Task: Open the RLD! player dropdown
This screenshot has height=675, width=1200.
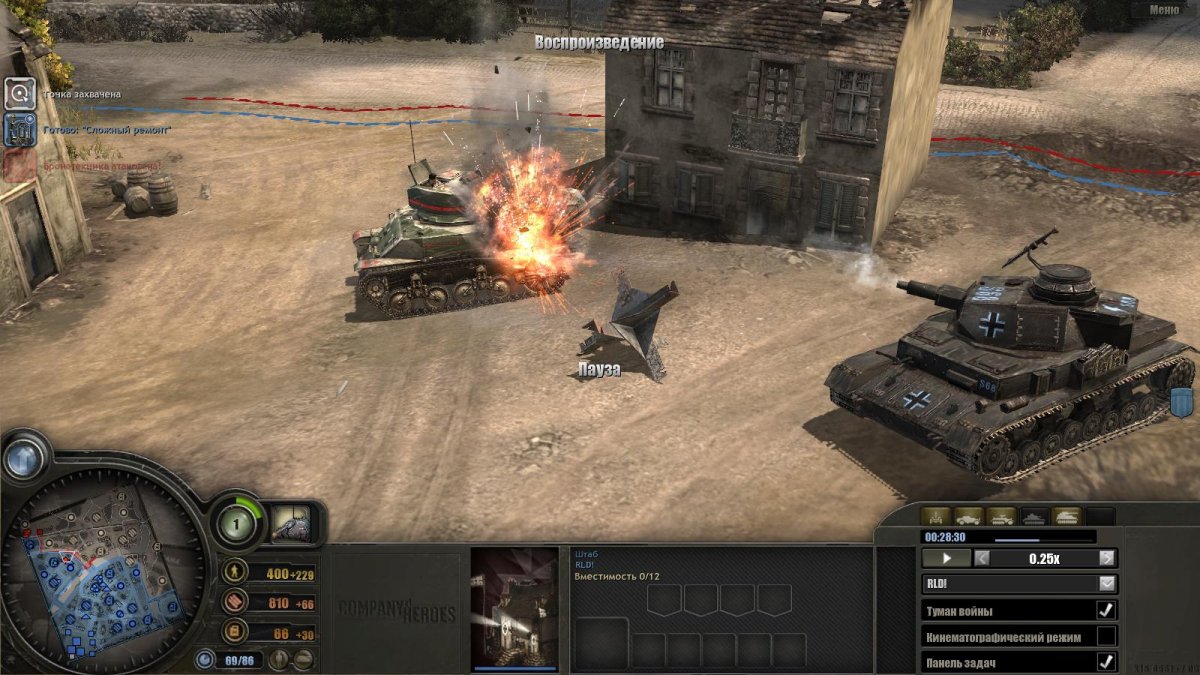Action: (1107, 583)
